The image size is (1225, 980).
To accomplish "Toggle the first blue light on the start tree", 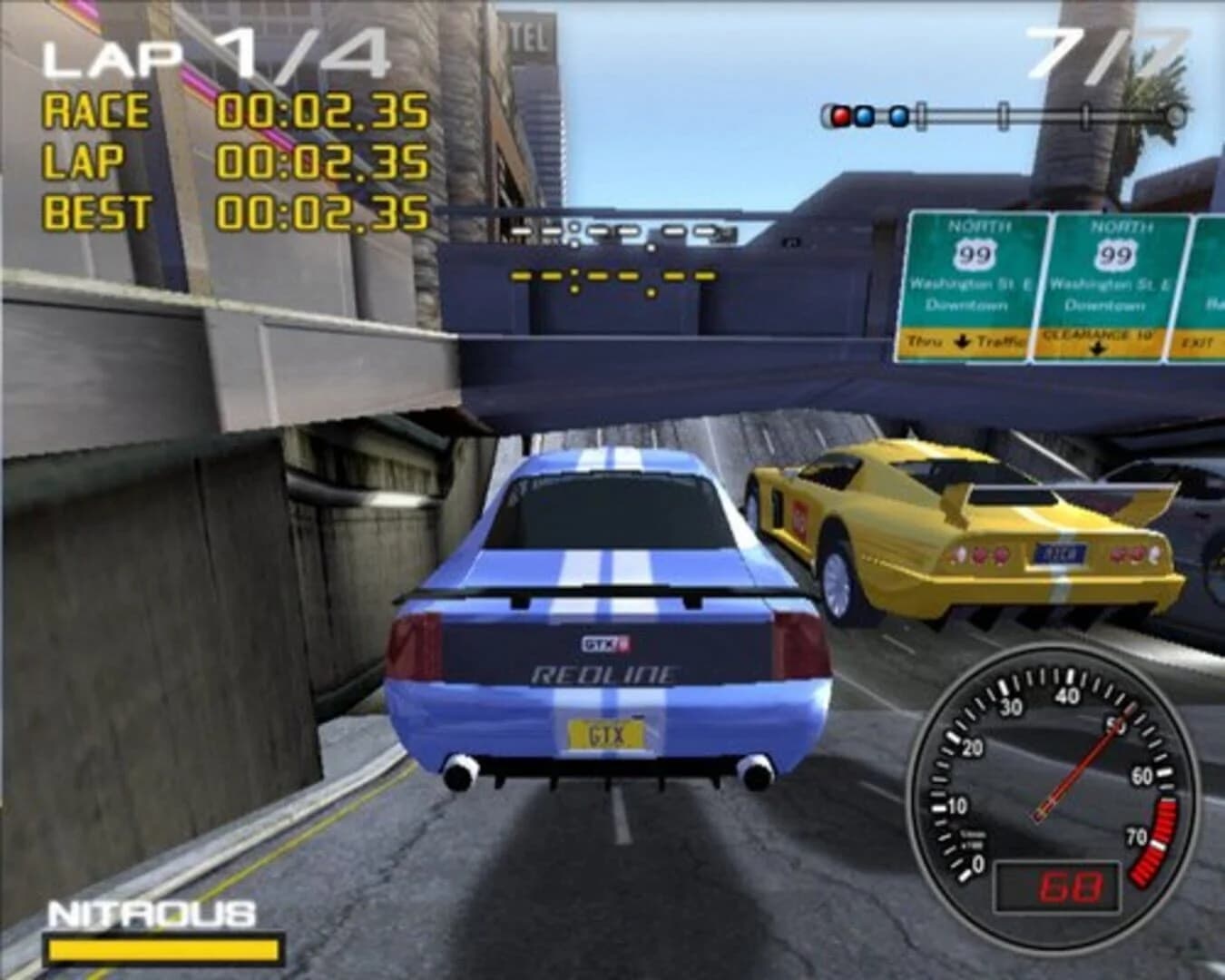I will (x=863, y=115).
